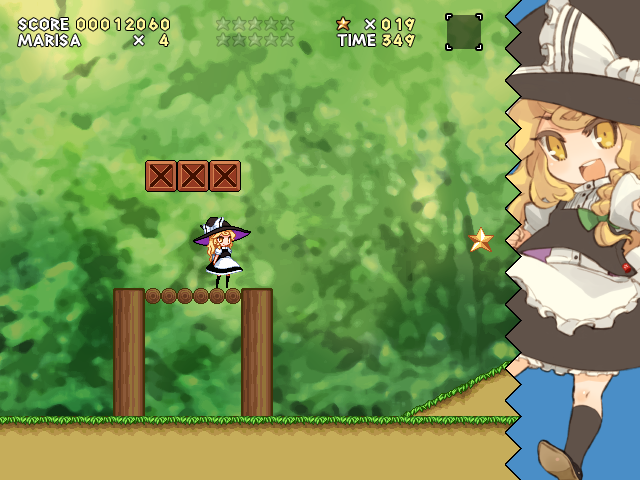The image size is (640, 480).
Task: Click the star counter icon
Action: 343,24
